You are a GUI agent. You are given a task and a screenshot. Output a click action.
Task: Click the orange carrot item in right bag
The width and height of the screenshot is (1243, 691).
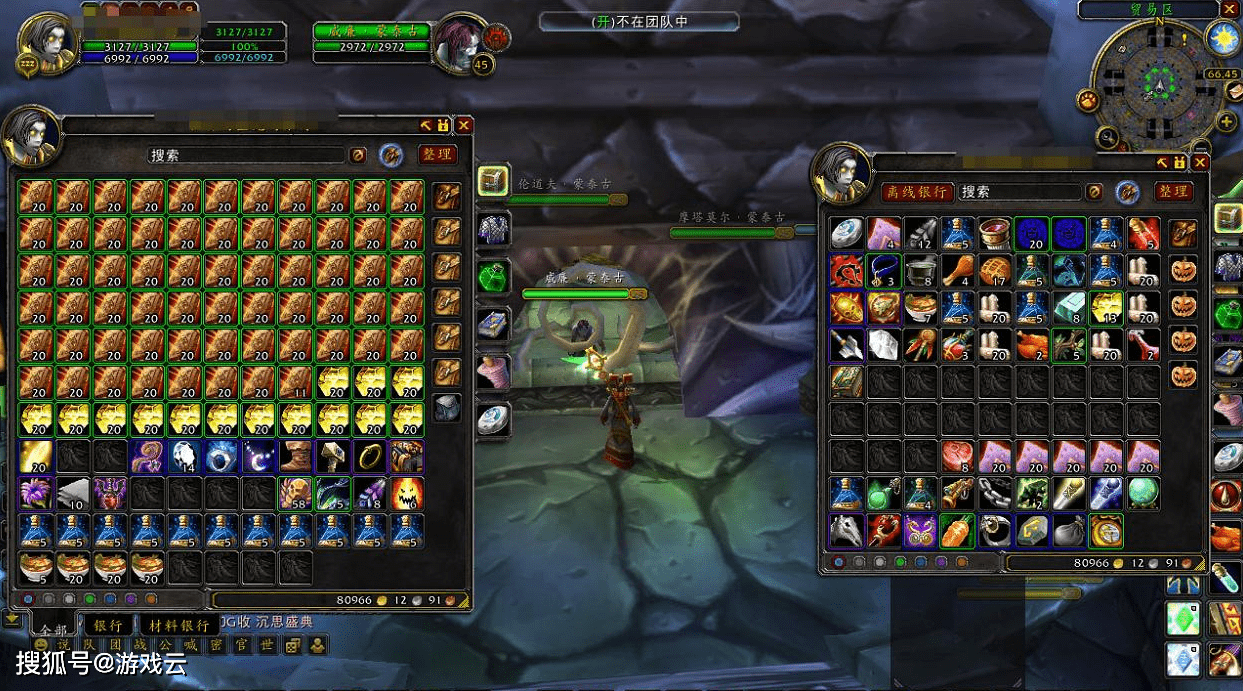[957, 530]
